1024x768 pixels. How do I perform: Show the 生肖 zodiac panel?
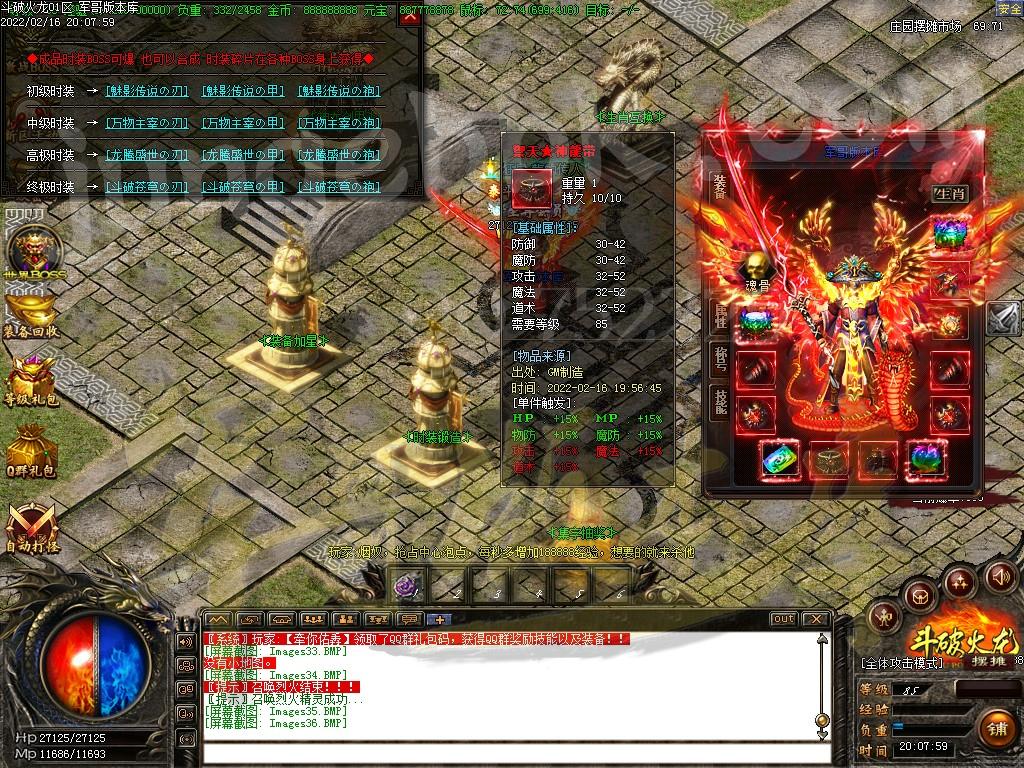pos(949,193)
